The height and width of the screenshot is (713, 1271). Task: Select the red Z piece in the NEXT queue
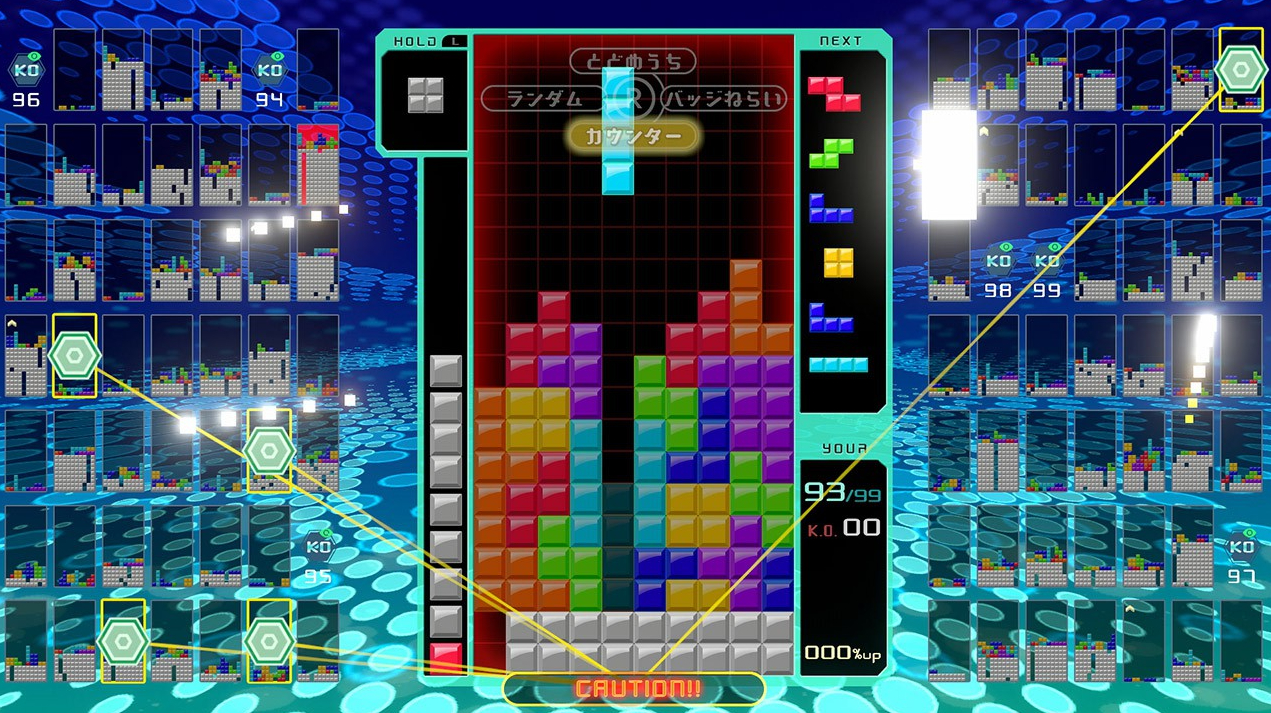(x=833, y=92)
